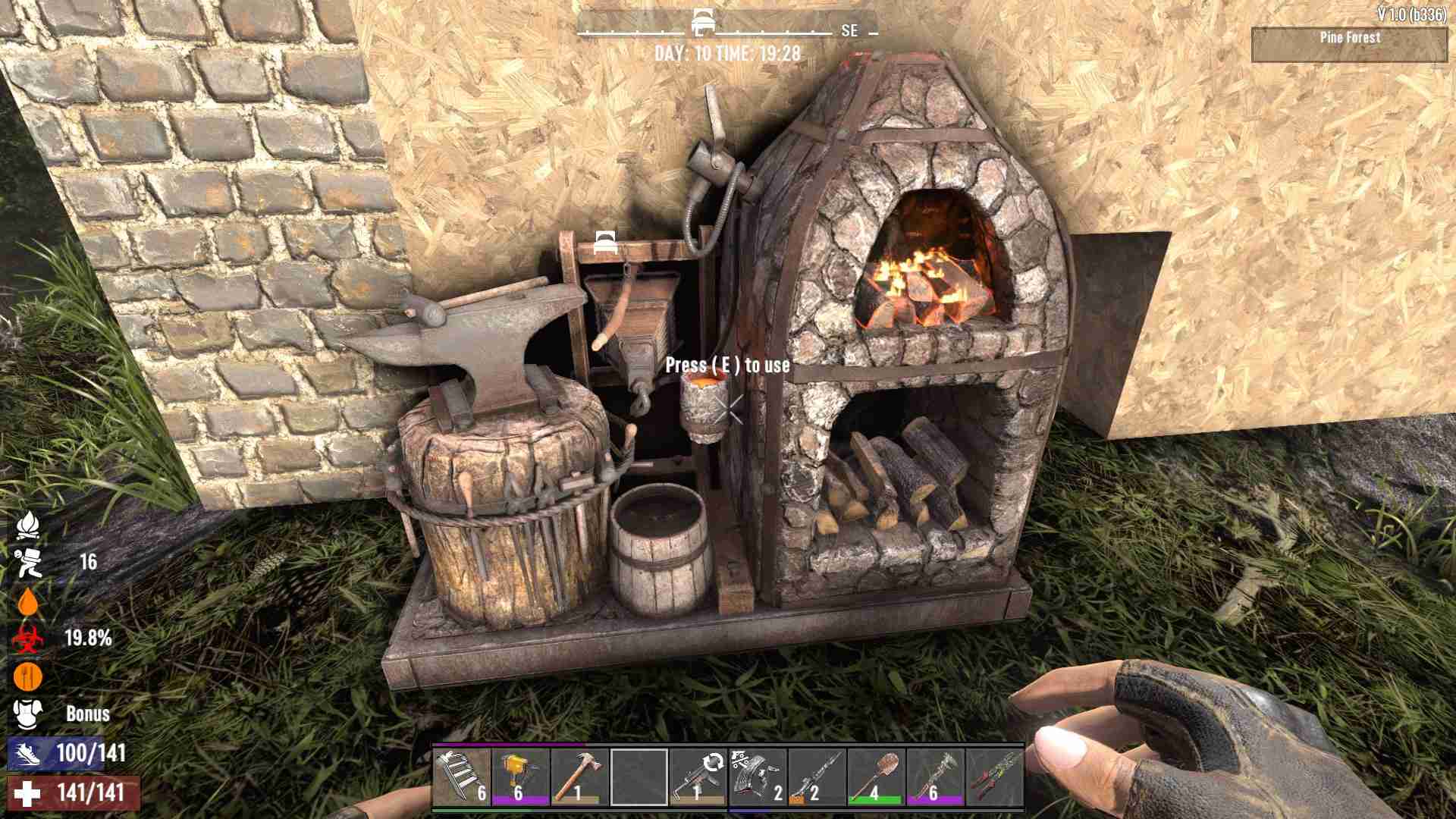1456x819 pixels.
Task: Open the red biohazard infection status
Action: 28,639
